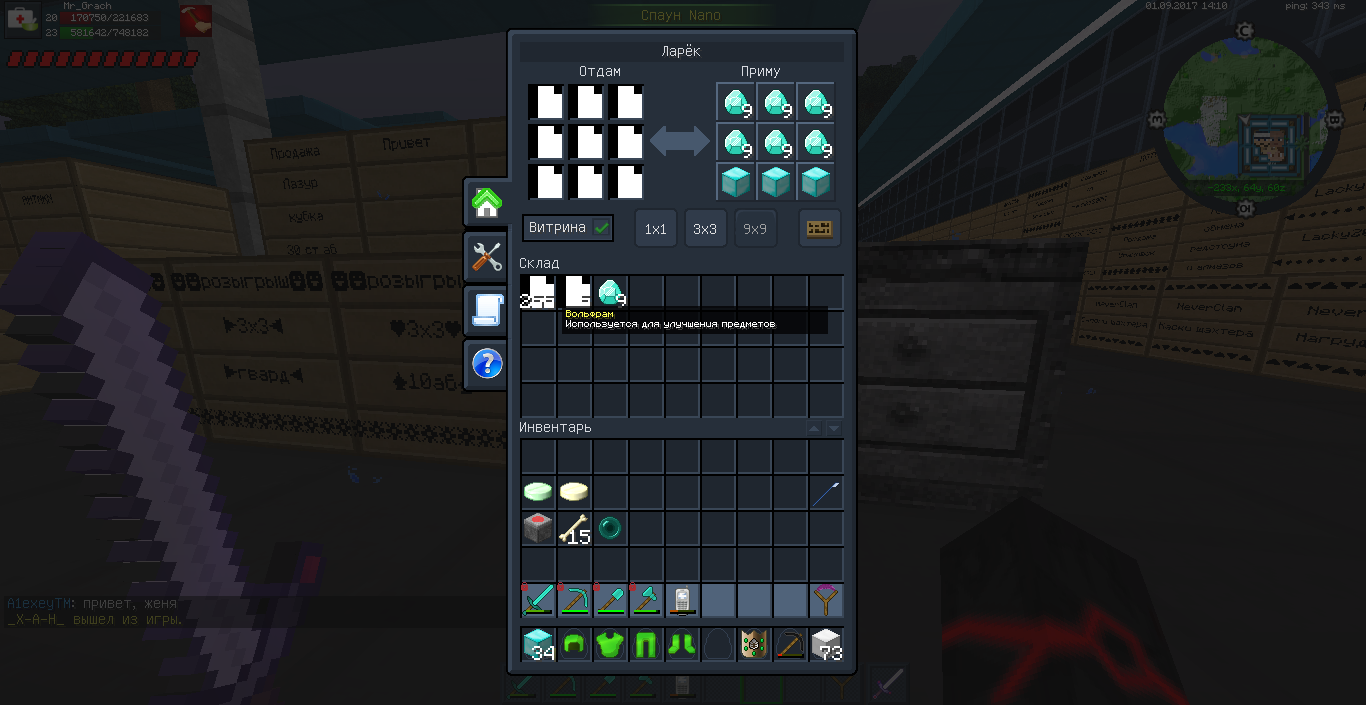Click the 9x9 grid size button
1366x705 pixels.
pyautogui.click(x=755, y=229)
